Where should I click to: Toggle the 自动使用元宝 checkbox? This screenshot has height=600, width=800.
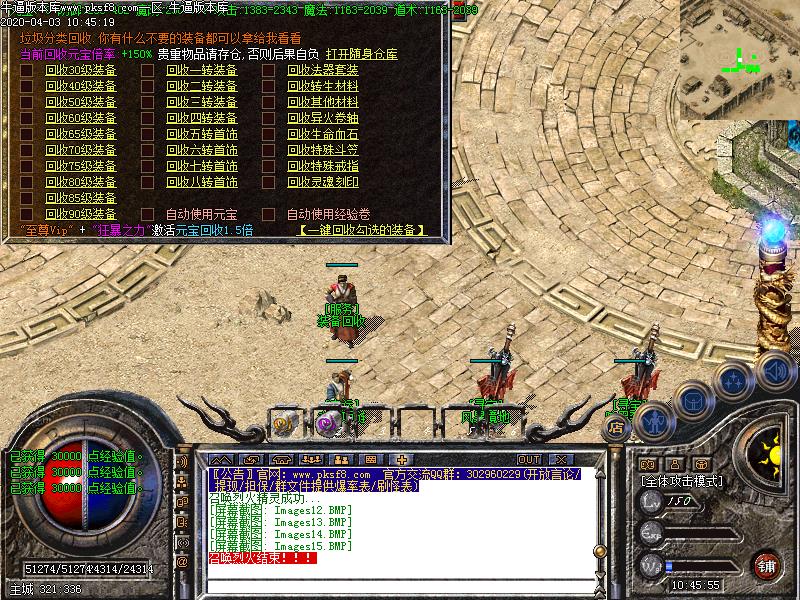[x=146, y=214]
